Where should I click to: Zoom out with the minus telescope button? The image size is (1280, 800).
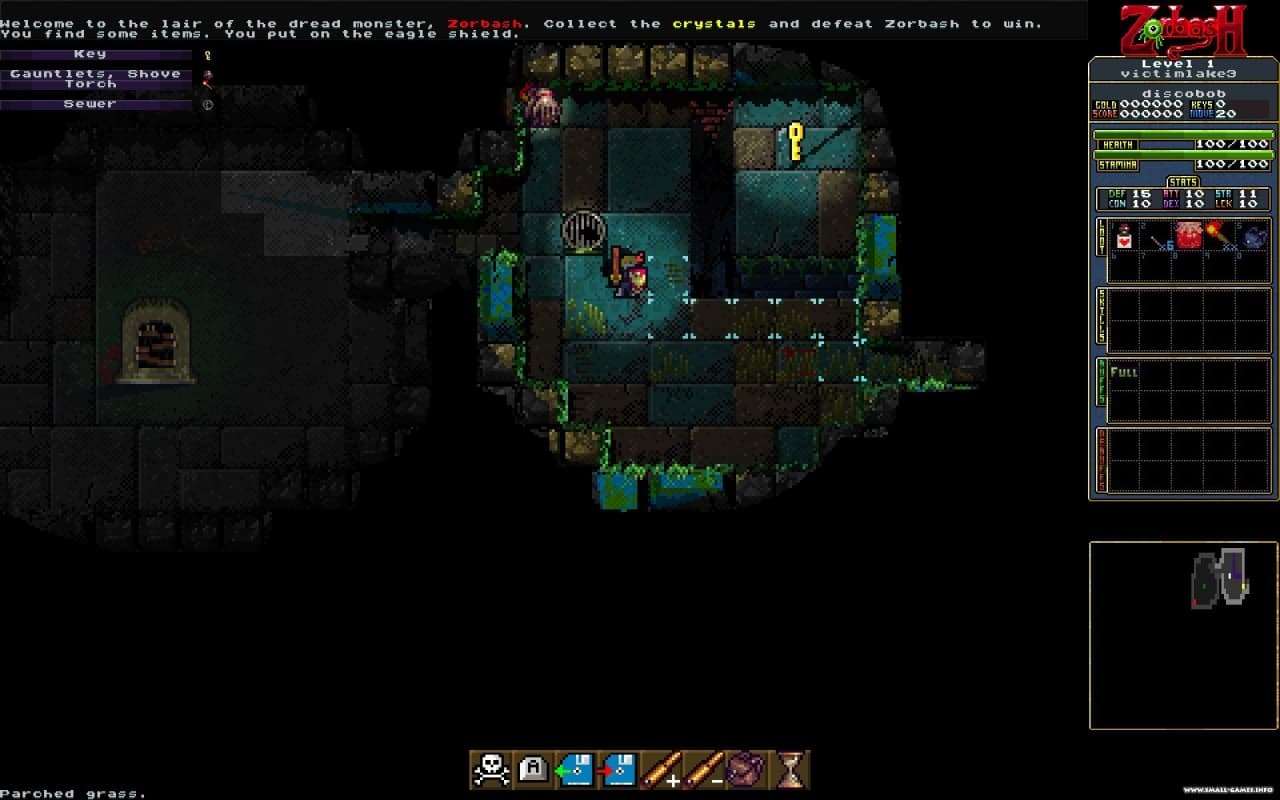pyautogui.click(x=704, y=769)
